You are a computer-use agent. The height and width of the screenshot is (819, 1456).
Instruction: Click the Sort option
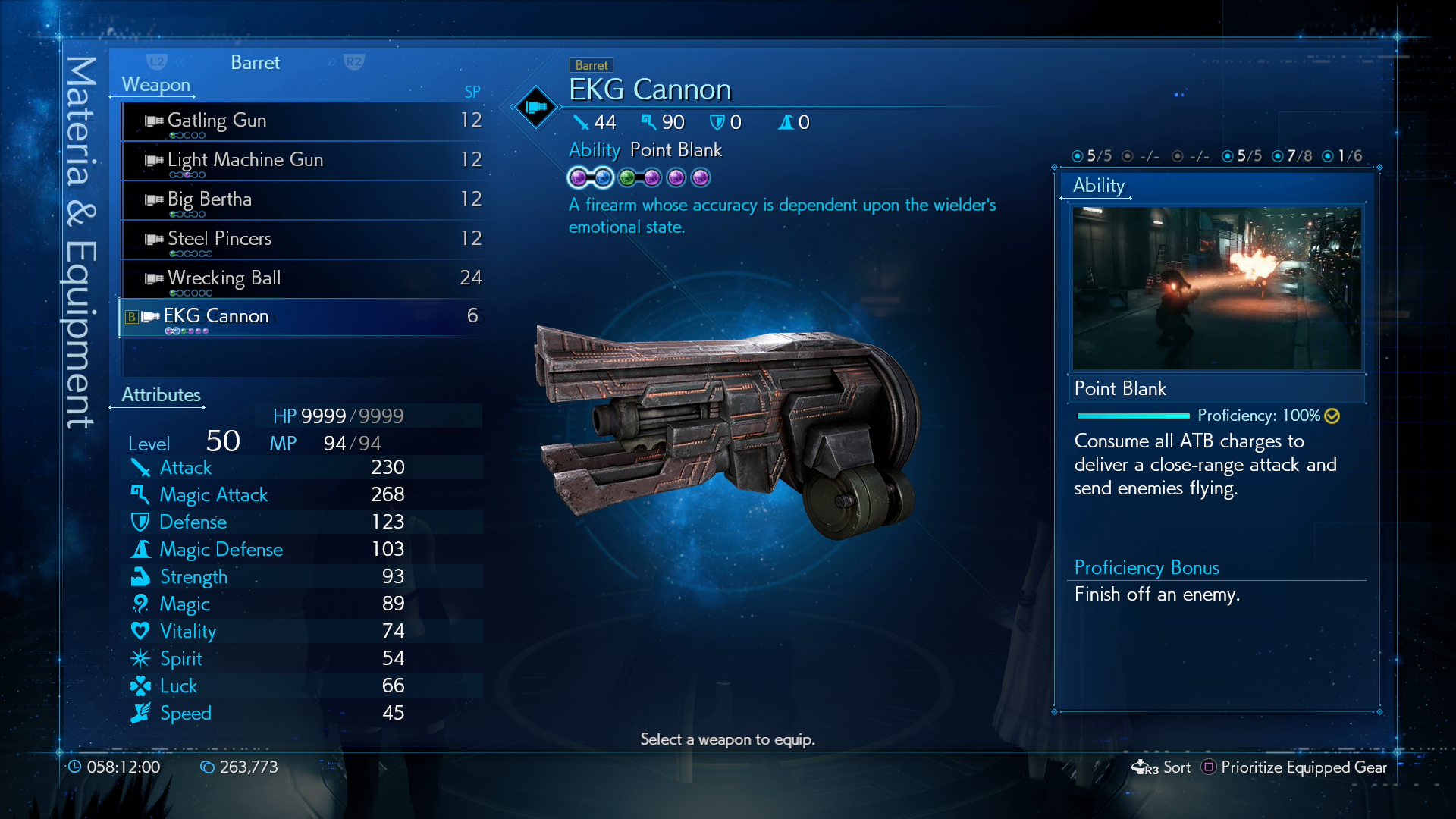pos(1176,767)
